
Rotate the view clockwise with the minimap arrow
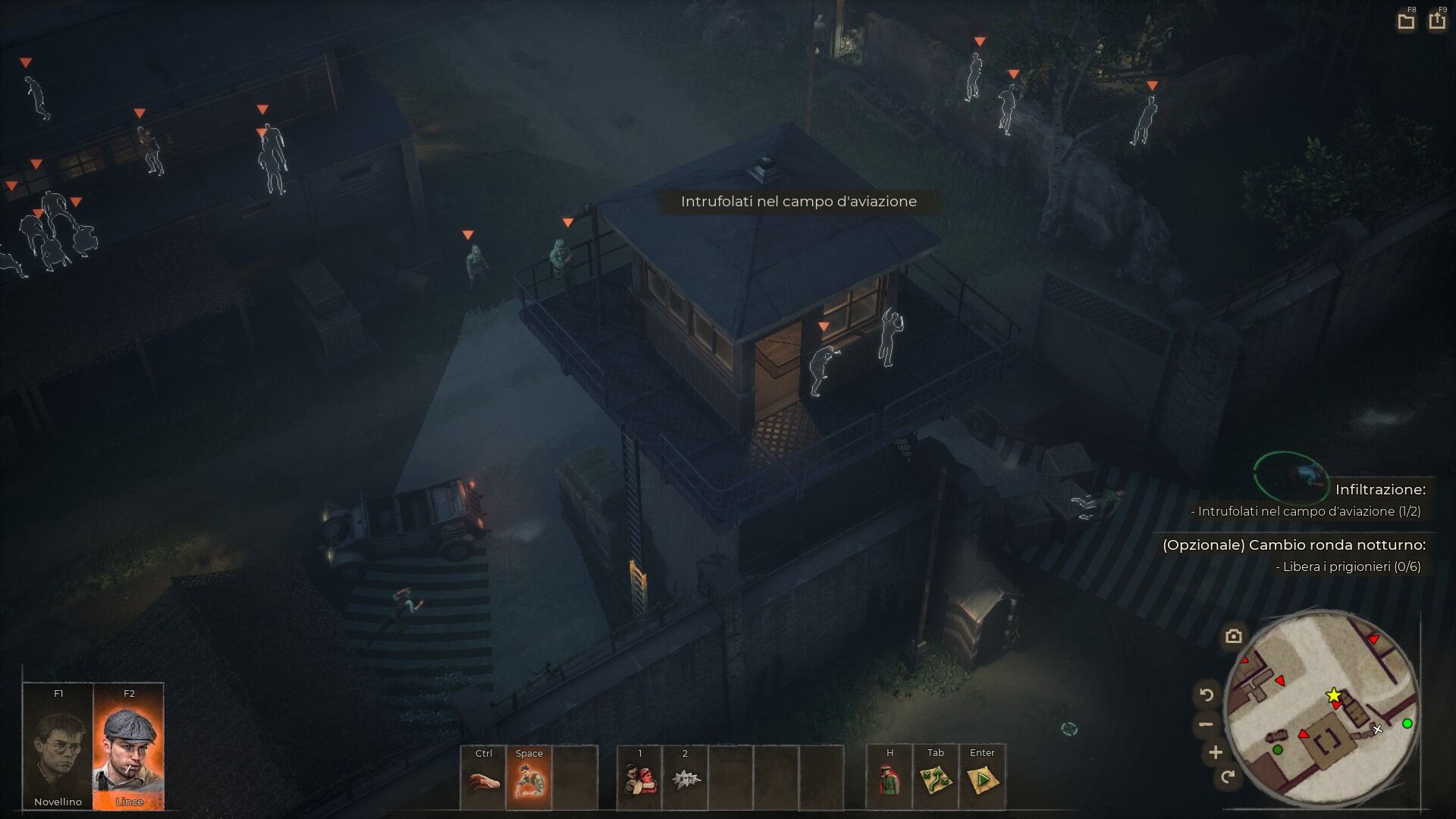(x=1228, y=777)
